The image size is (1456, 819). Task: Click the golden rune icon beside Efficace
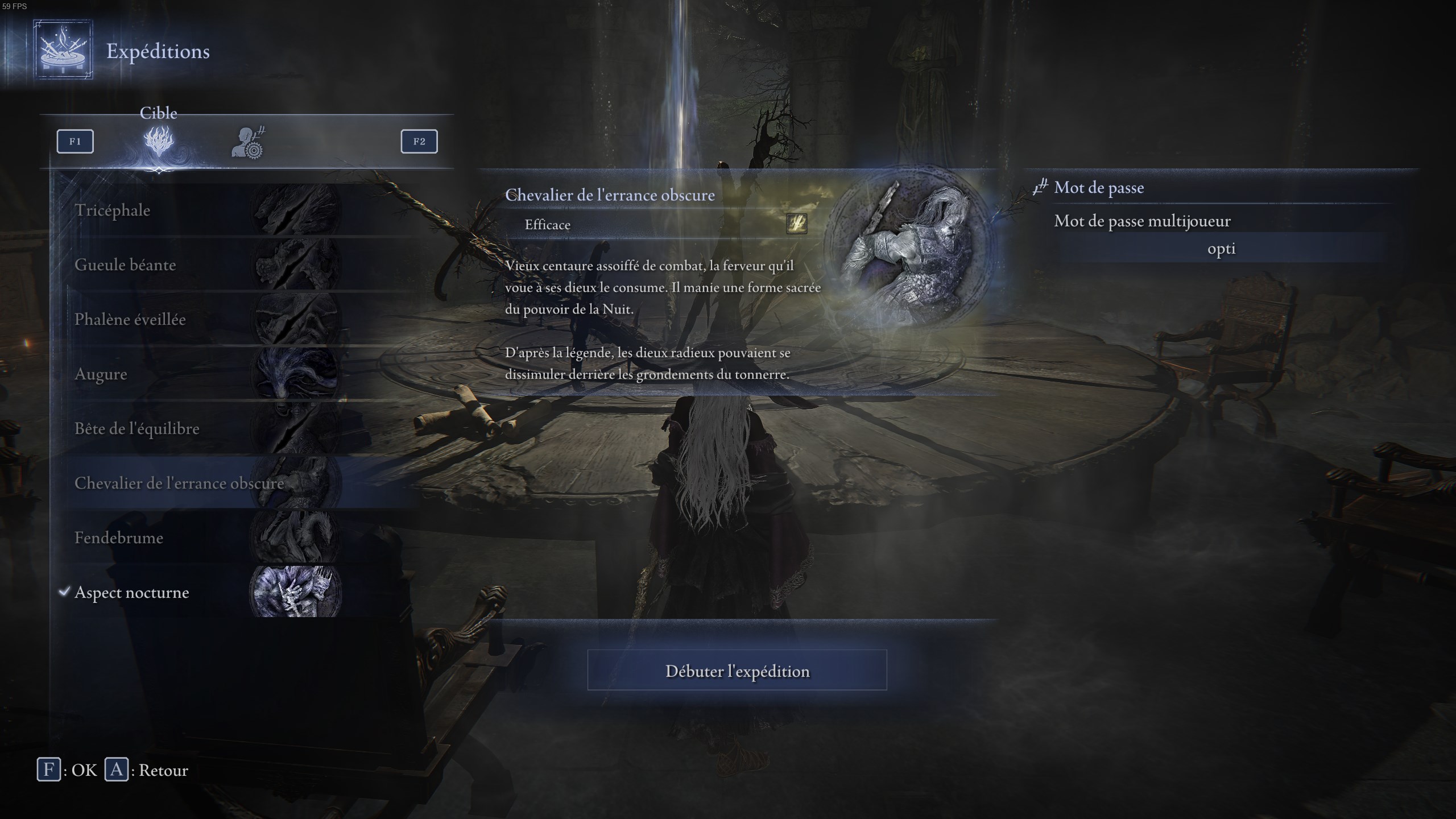click(797, 225)
